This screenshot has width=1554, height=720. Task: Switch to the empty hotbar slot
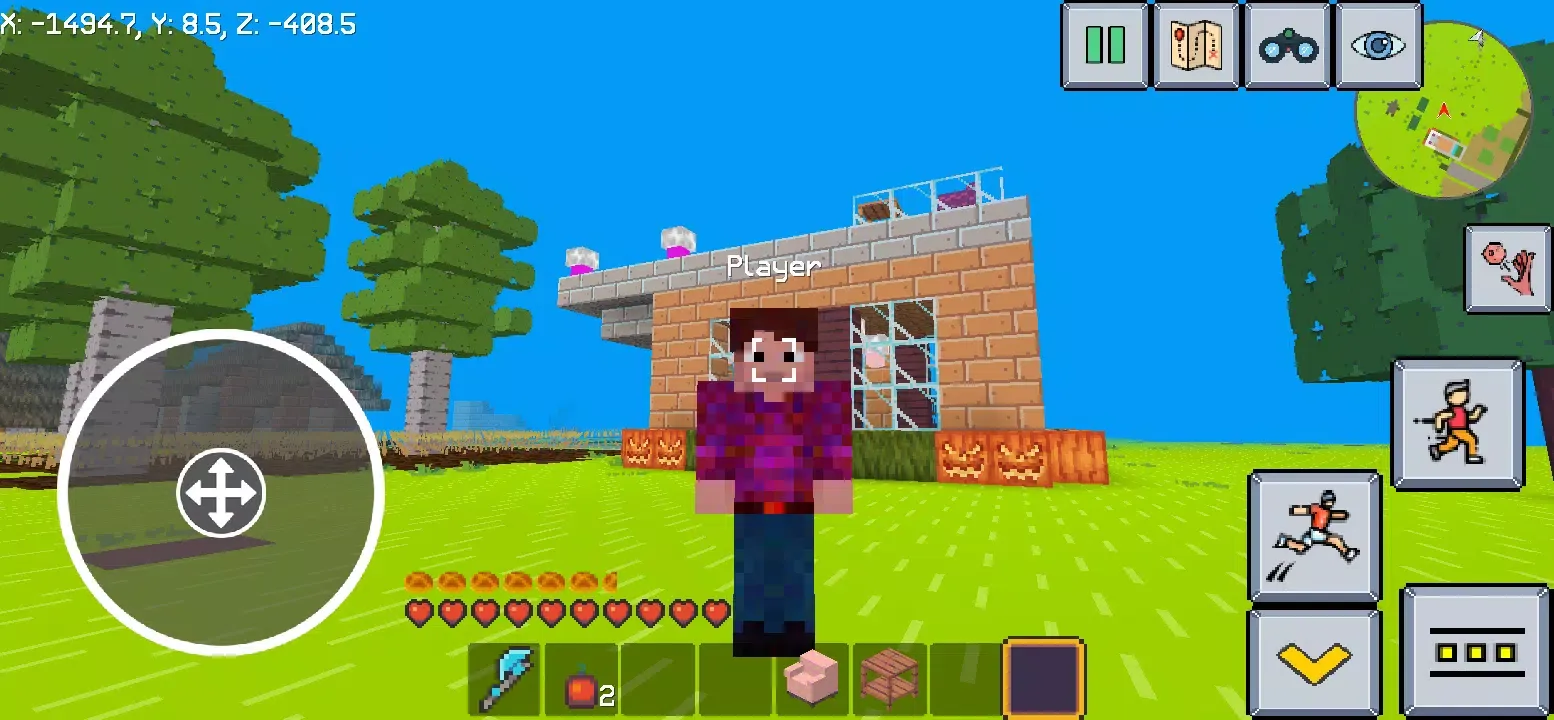point(658,678)
